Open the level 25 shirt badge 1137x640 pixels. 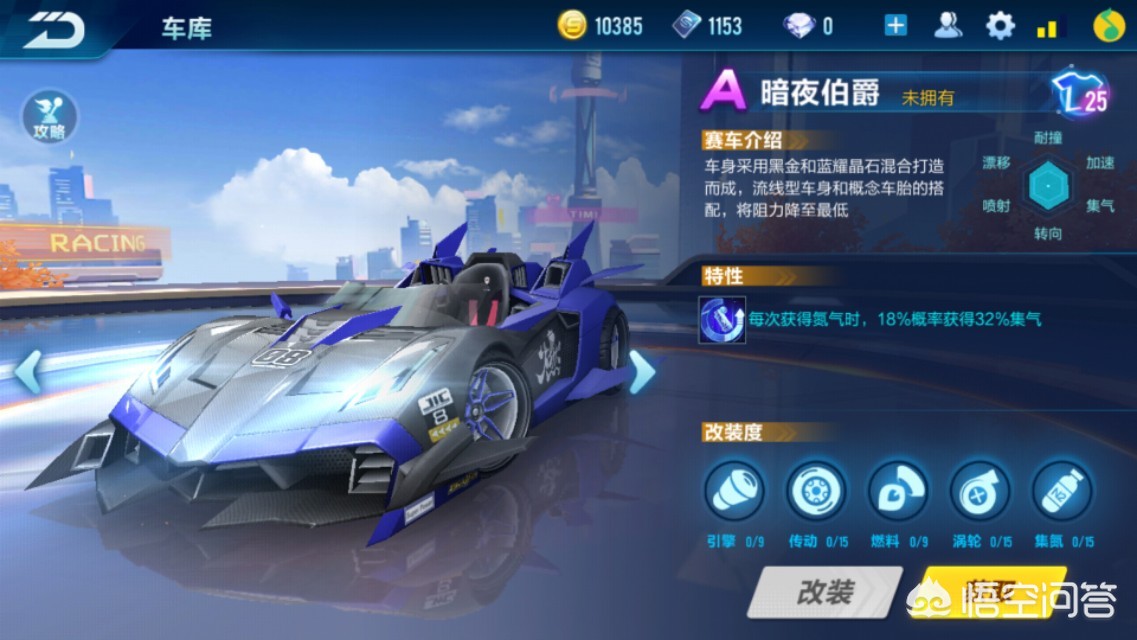coord(1083,95)
